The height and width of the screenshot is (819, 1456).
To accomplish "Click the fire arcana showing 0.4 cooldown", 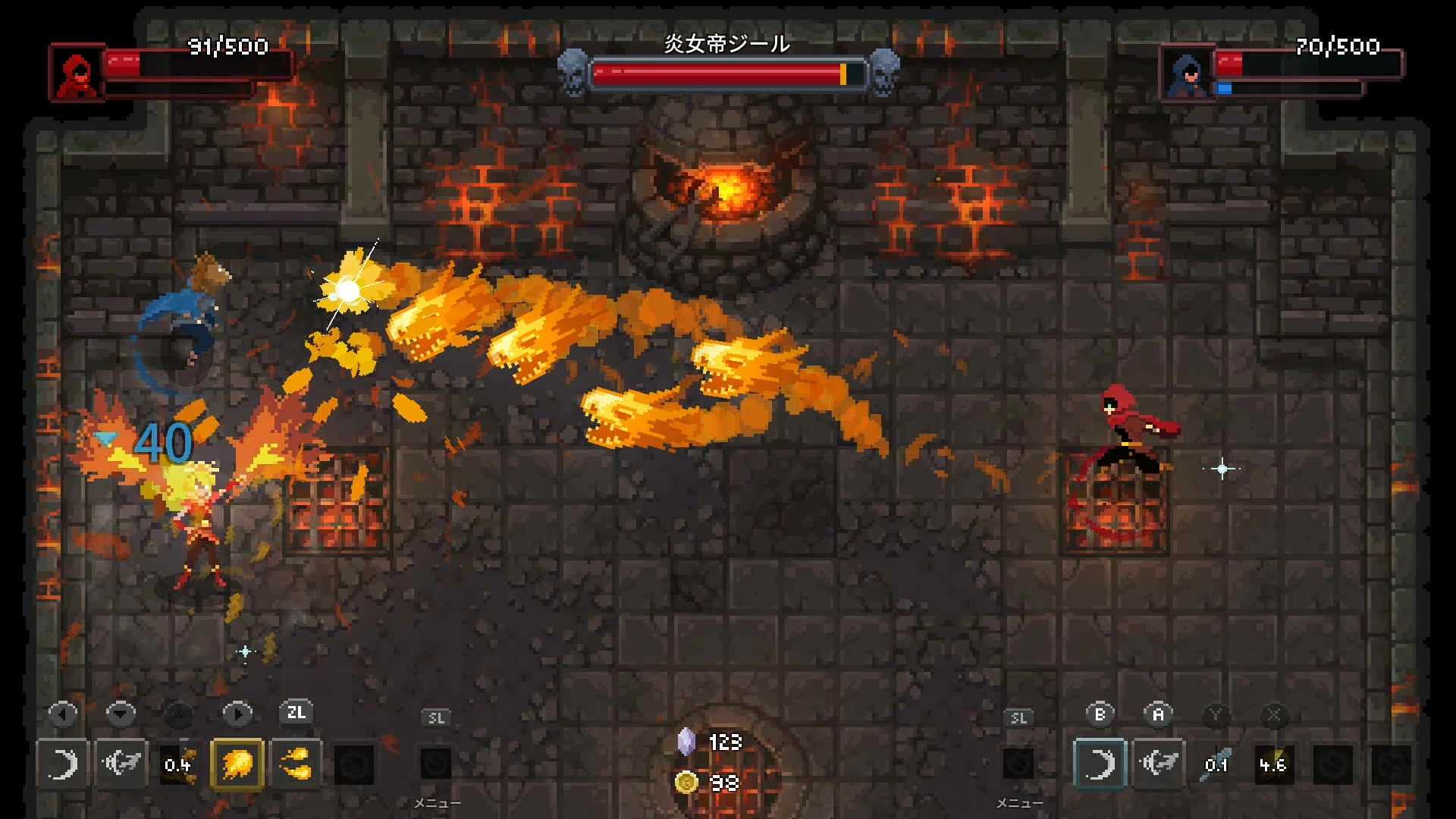I will click(x=178, y=764).
